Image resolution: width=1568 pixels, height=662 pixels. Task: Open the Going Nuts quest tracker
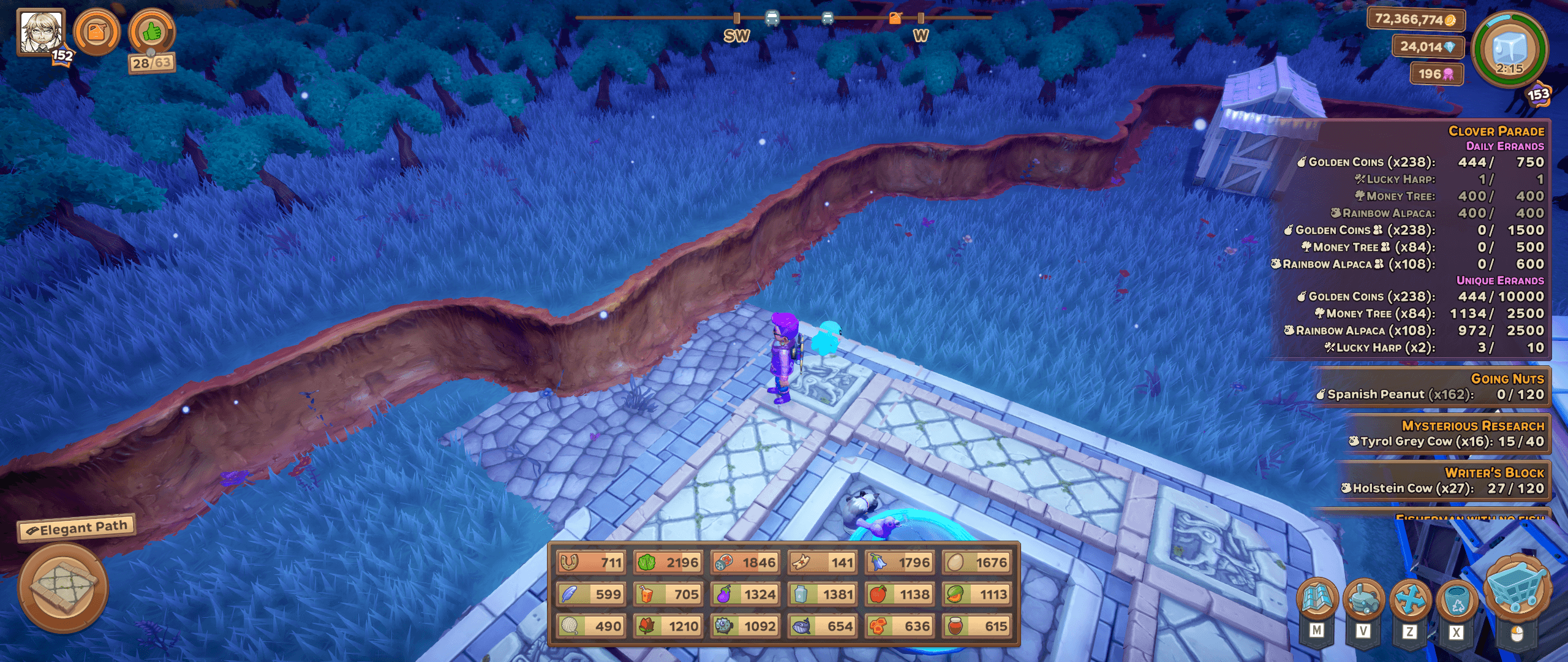point(1432,387)
